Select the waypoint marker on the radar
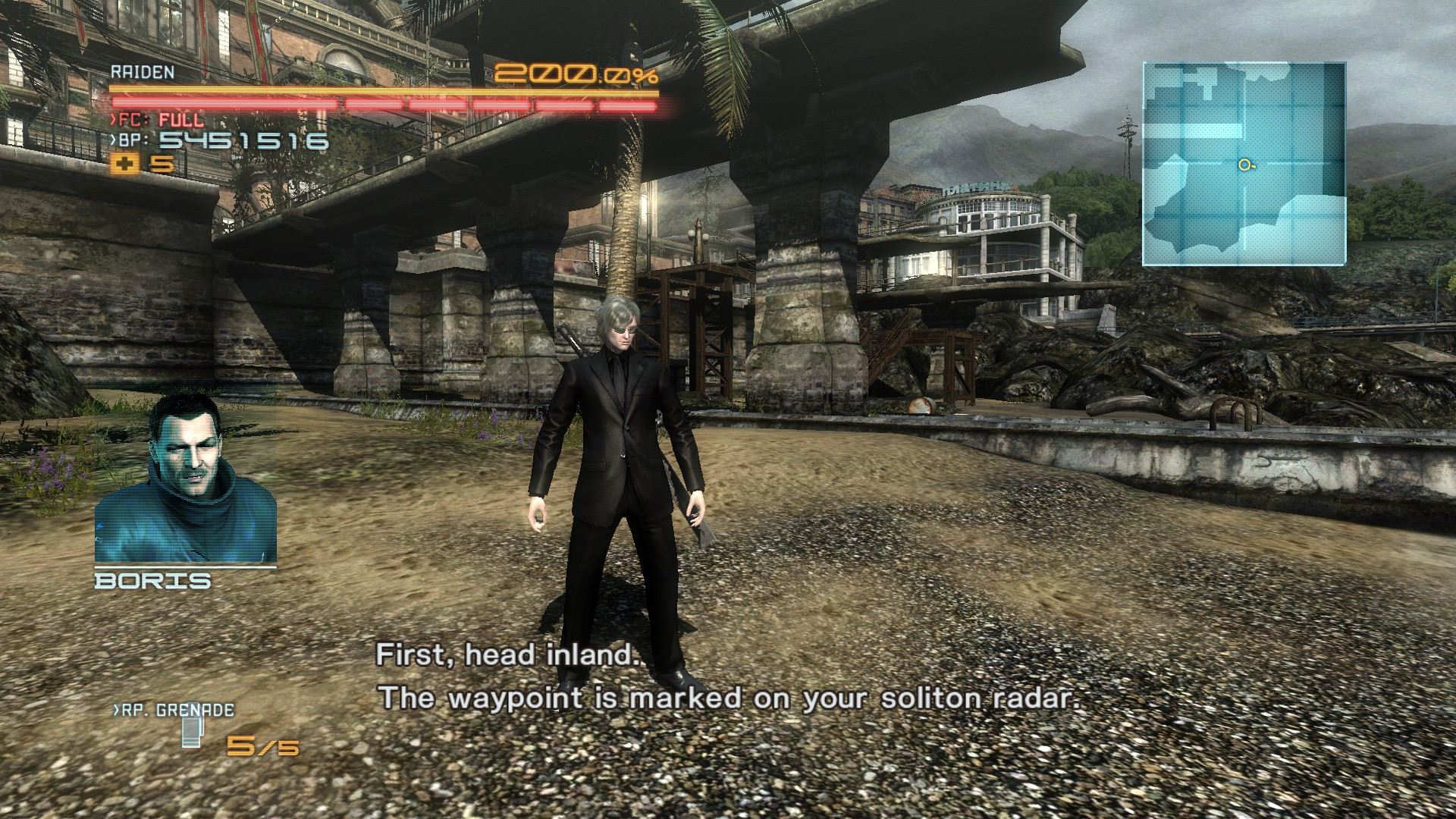 1244,164
